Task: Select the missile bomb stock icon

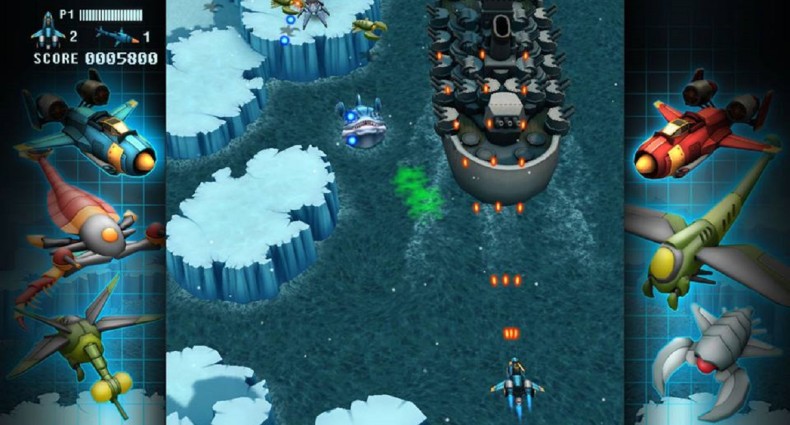Action: tap(116, 37)
